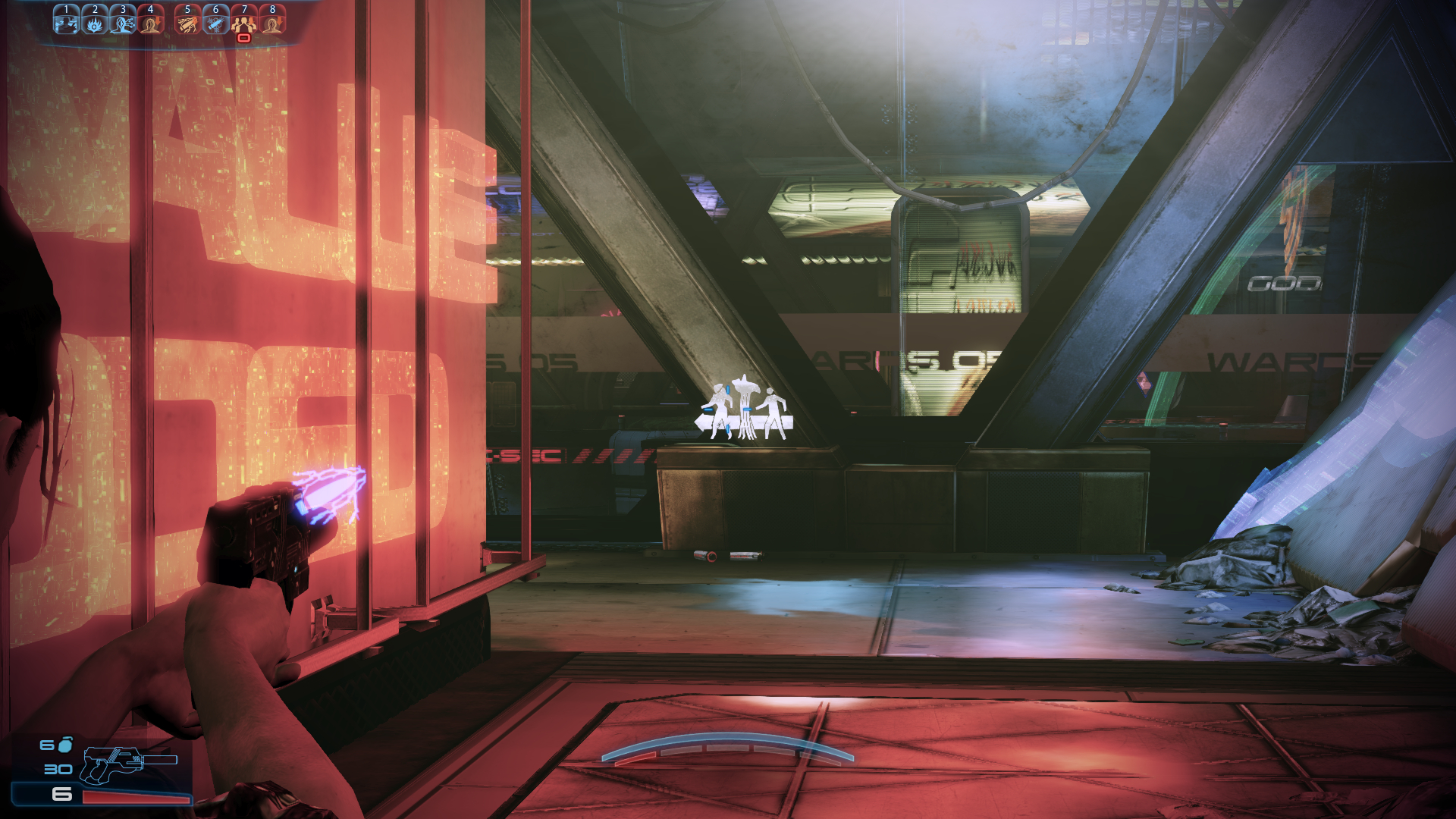Select the red head ability in slot 8
This screenshot has width=1456, height=819.
tap(272, 22)
